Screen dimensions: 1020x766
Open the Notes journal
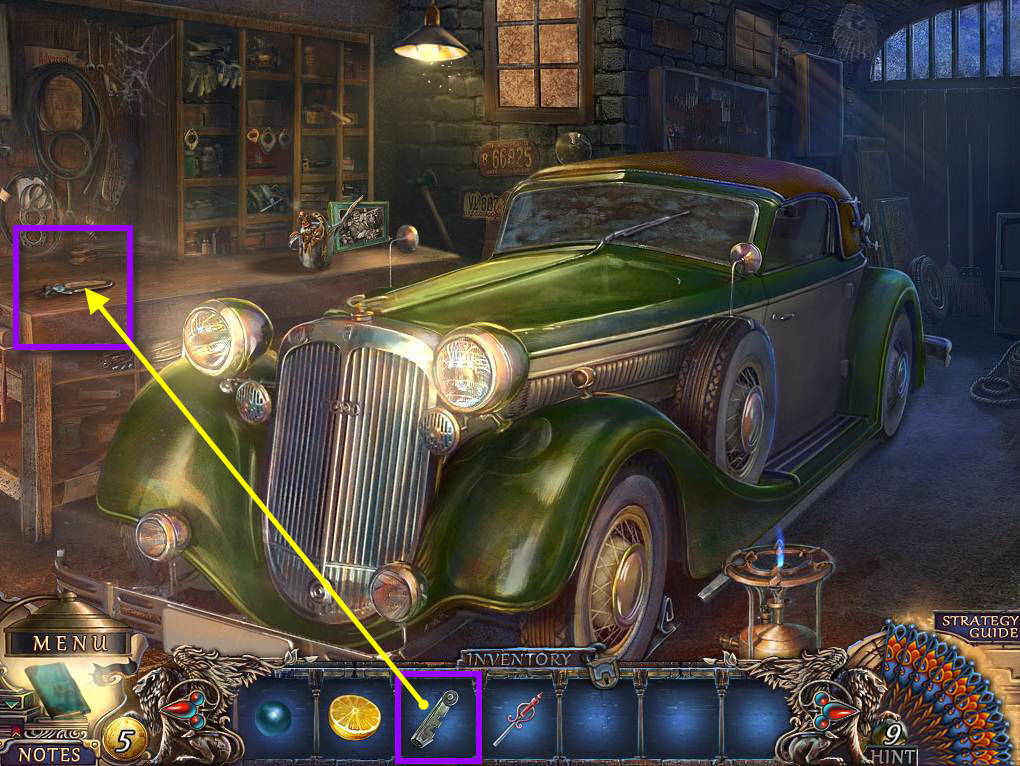point(49,752)
